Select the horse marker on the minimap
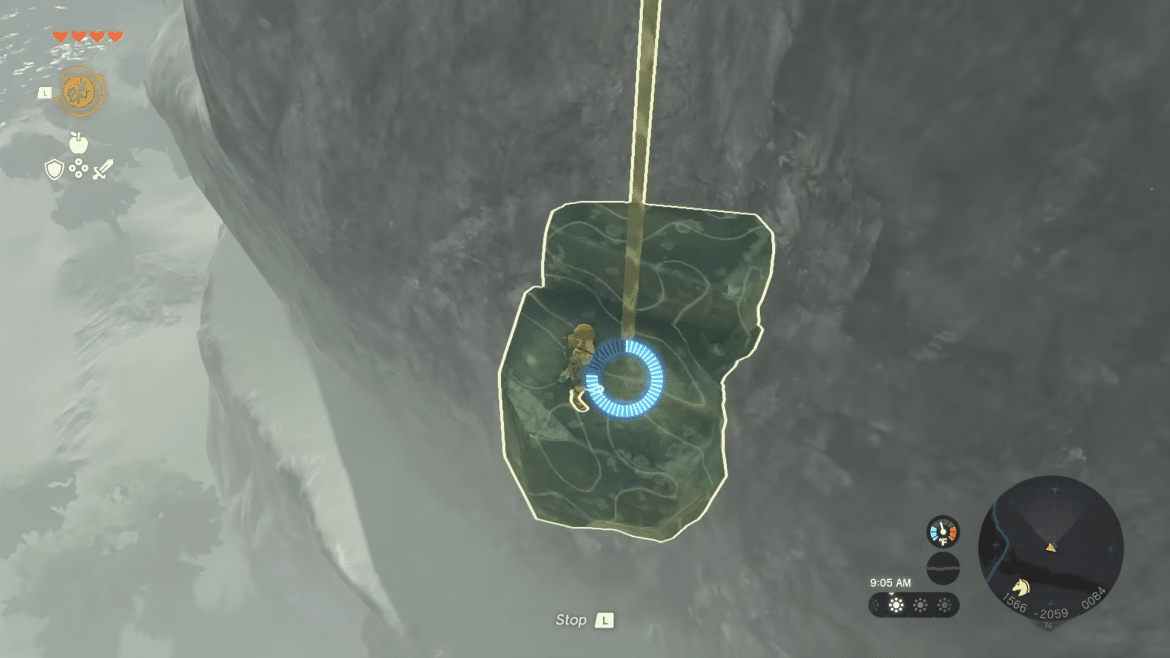 coord(1020,586)
